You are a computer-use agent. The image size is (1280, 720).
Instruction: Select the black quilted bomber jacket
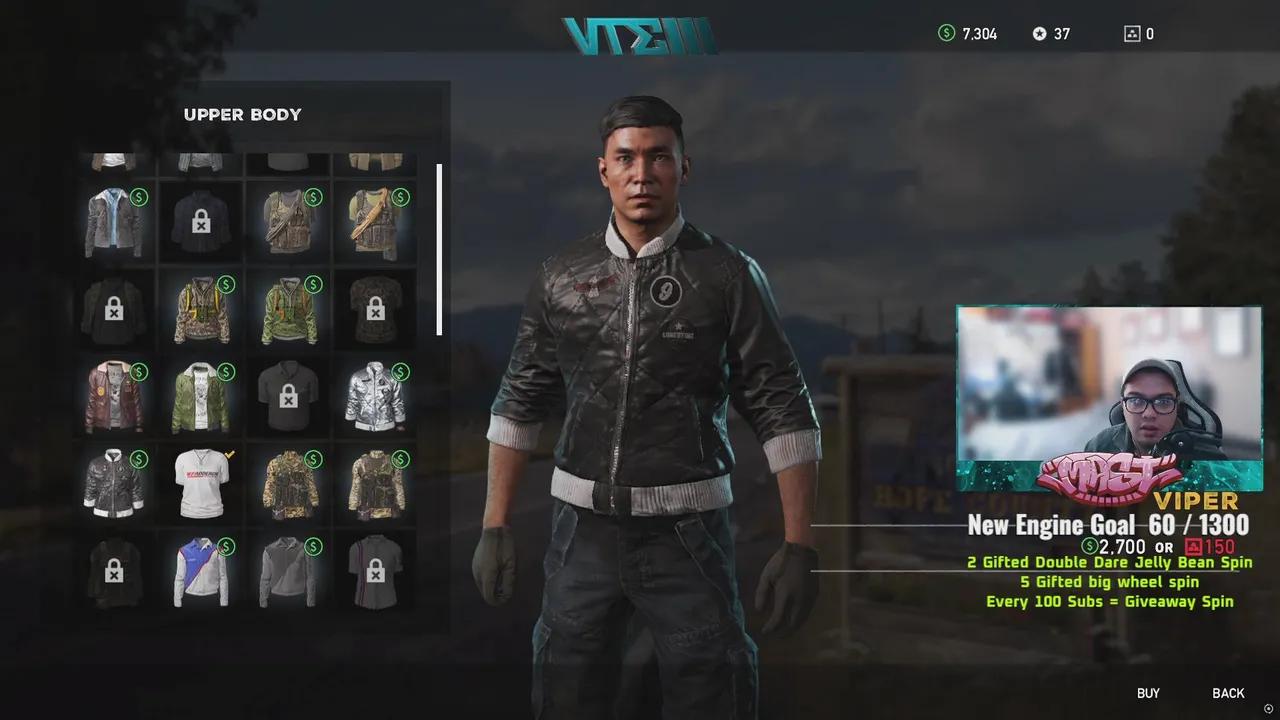[114, 484]
